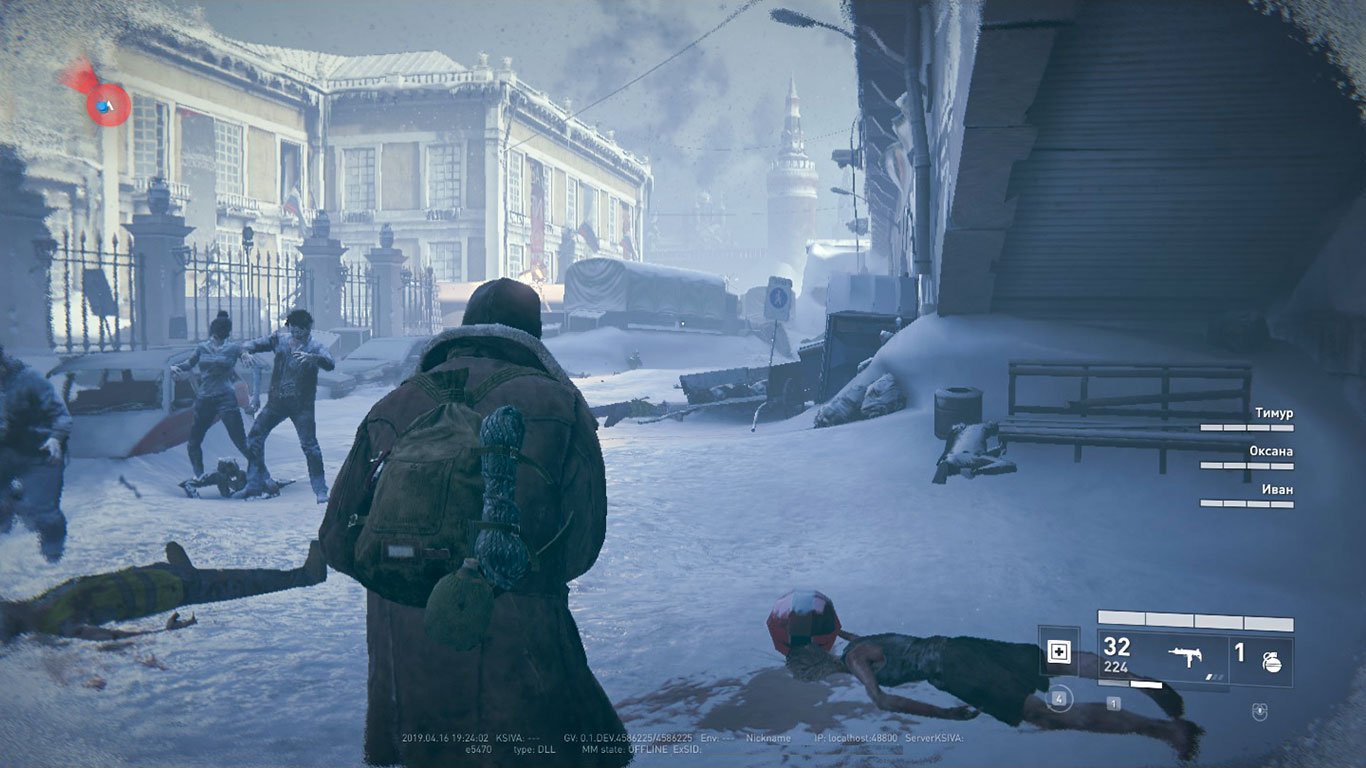Toggle Оксана's health bar display
1366x768 pixels.
(1247, 465)
